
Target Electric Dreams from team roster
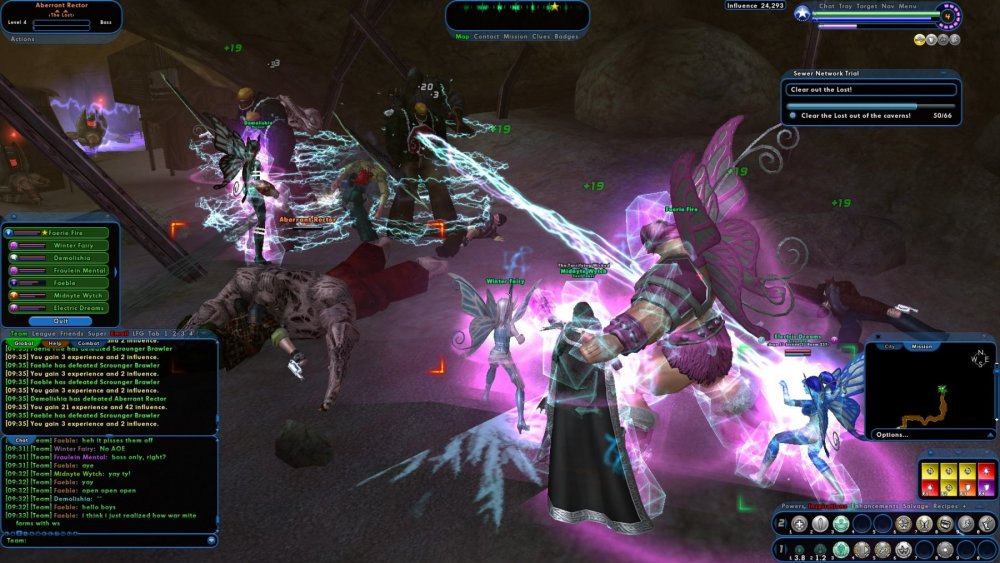[x=65, y=308]
